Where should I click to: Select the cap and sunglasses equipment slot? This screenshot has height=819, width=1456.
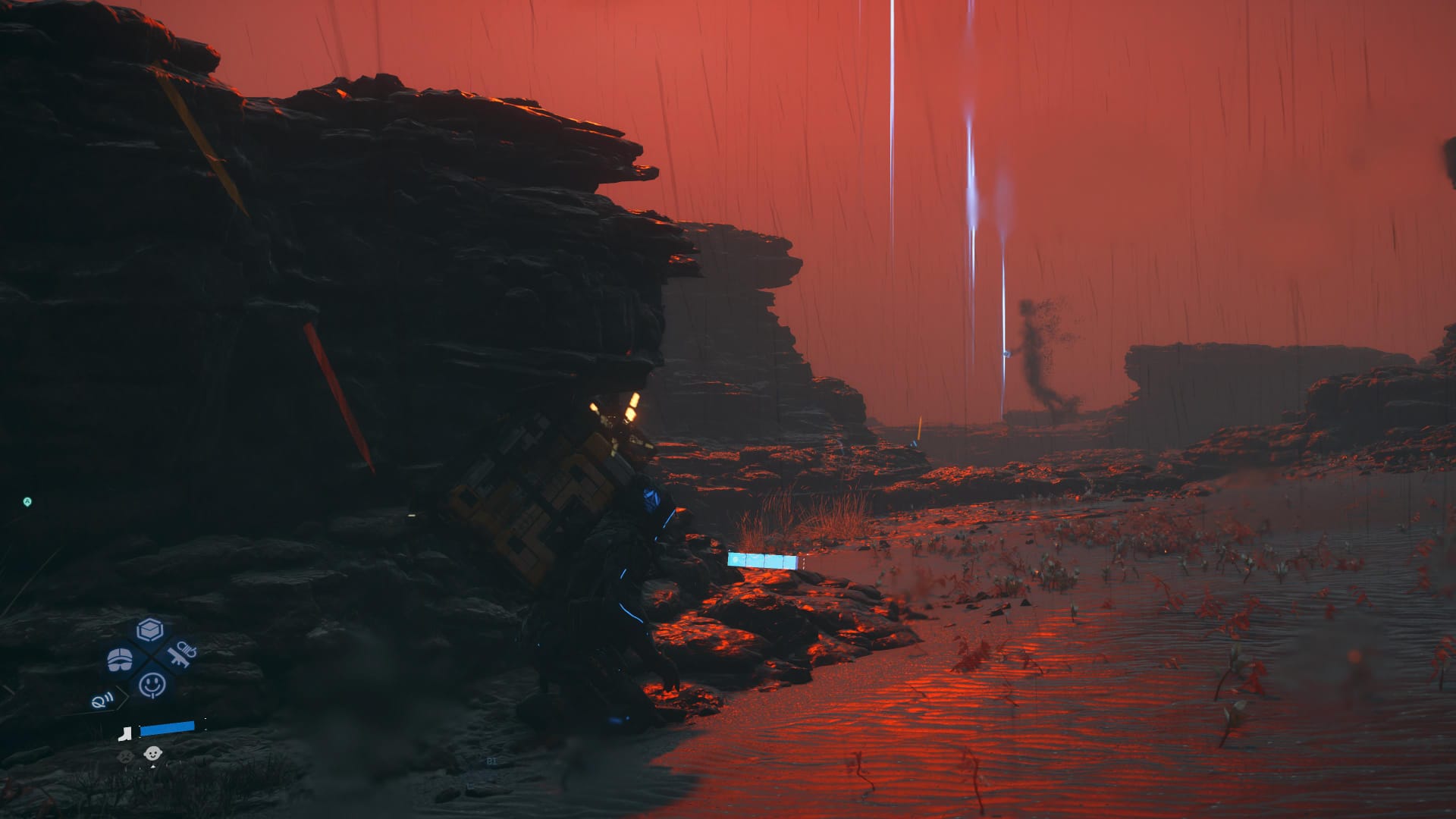(x=120, y=658)
